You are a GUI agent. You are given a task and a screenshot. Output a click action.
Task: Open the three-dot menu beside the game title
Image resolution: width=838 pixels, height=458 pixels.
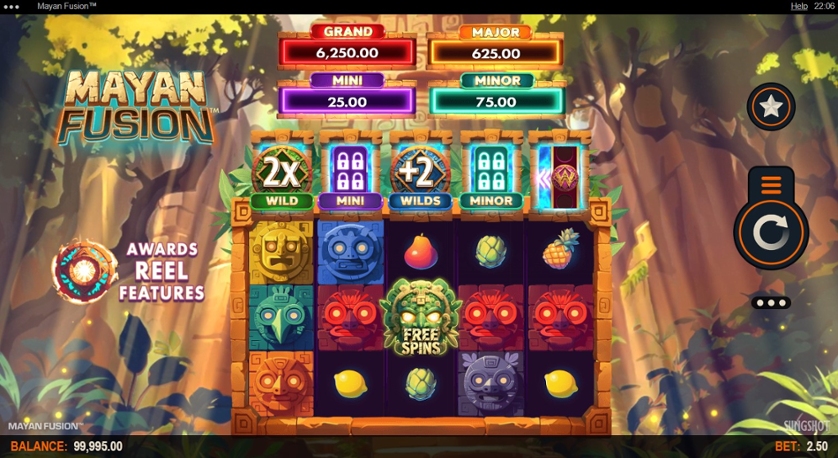pos(12,6)
